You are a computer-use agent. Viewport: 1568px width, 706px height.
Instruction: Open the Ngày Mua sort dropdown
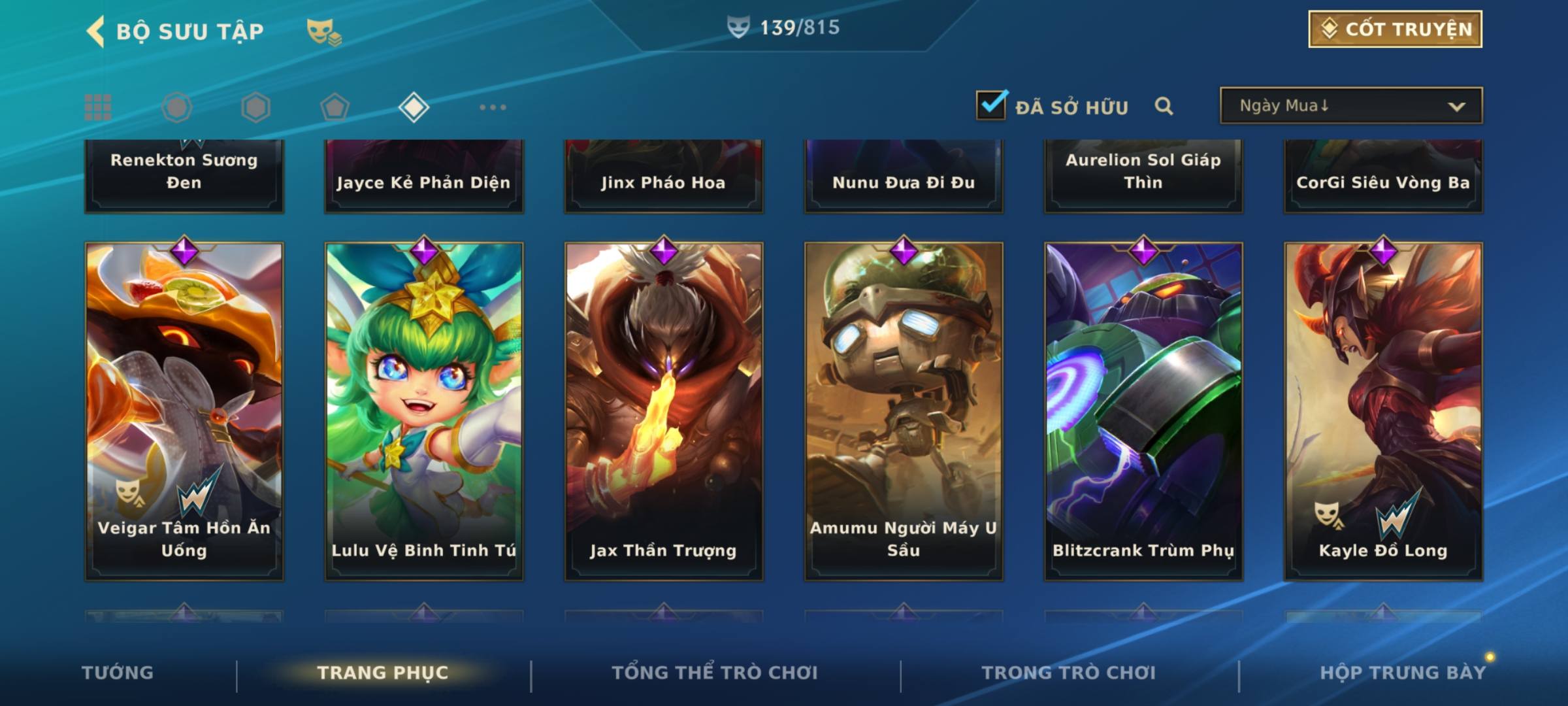point(1350,106)
